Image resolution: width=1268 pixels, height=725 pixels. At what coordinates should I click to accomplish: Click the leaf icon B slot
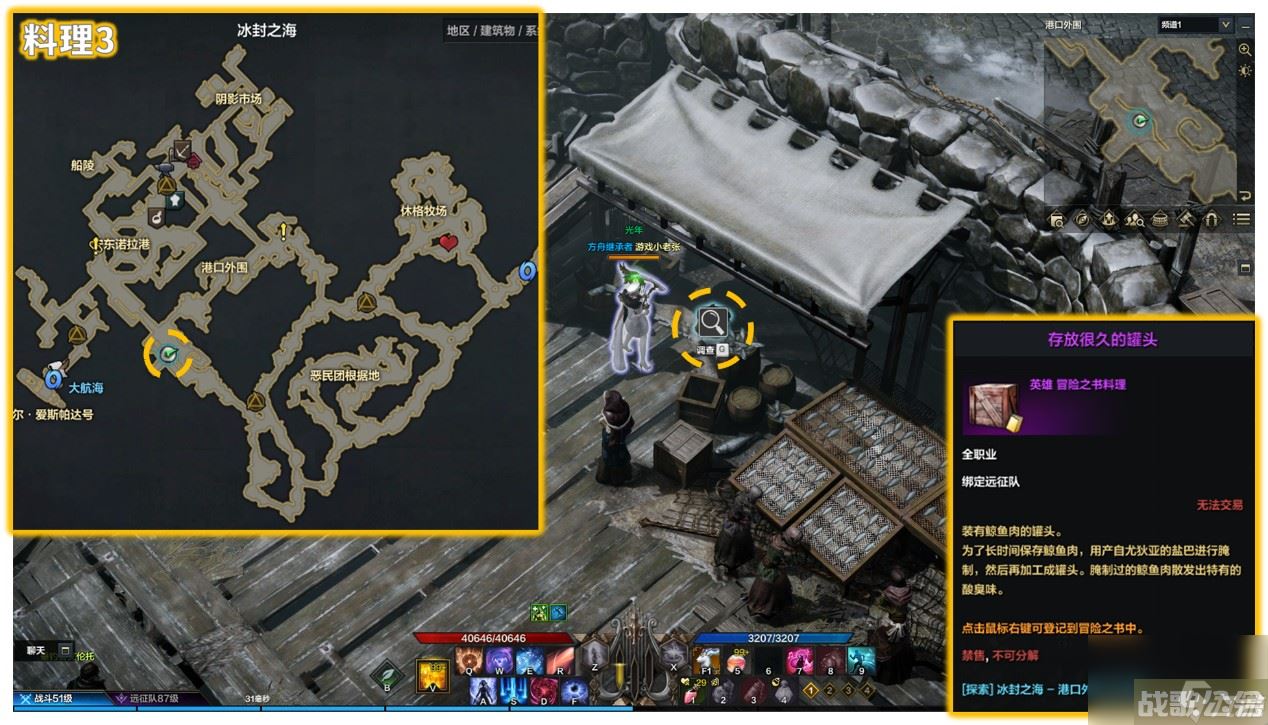point(387,676)
